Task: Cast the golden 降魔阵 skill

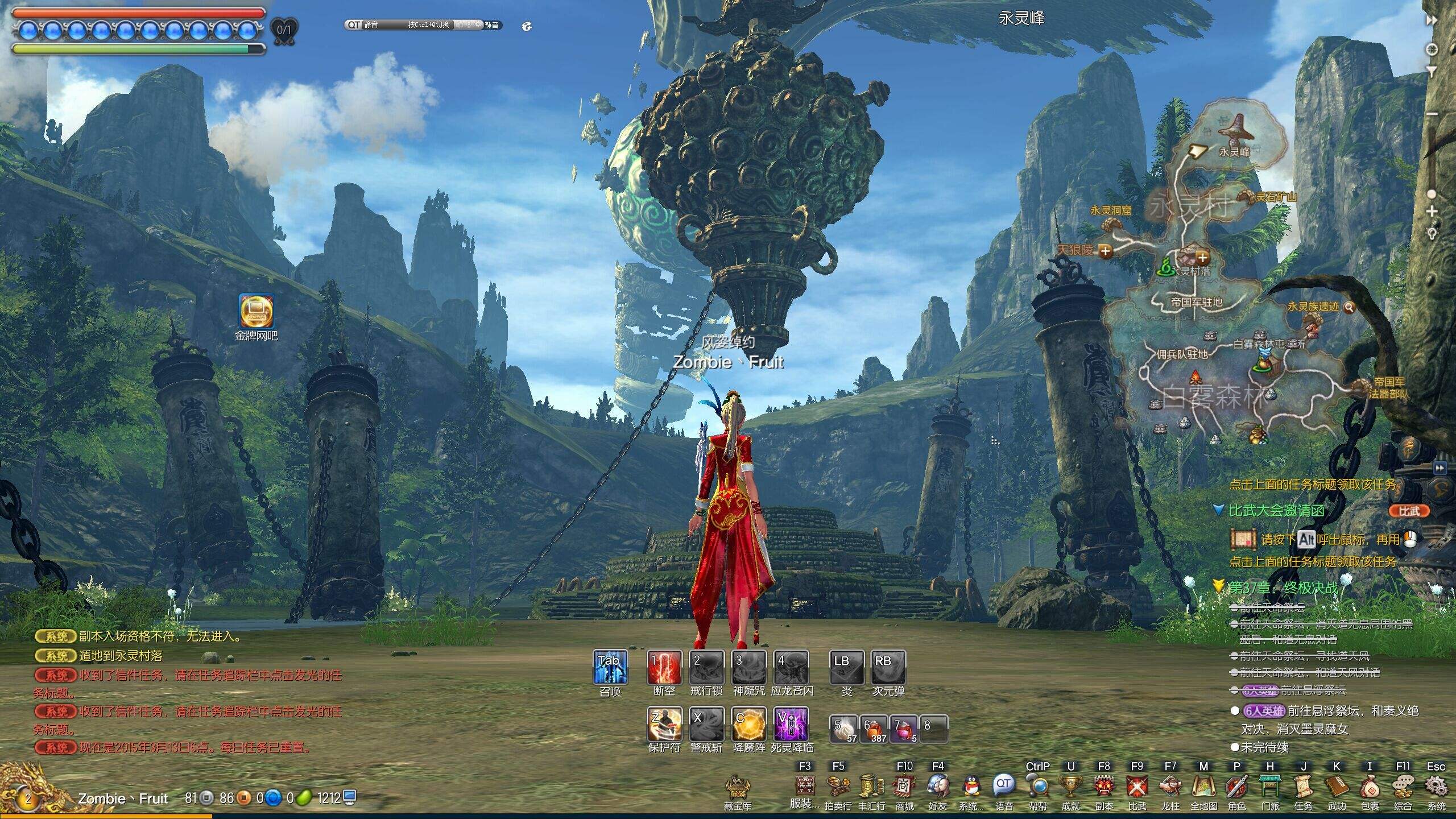Action: (x=749, y=724)
